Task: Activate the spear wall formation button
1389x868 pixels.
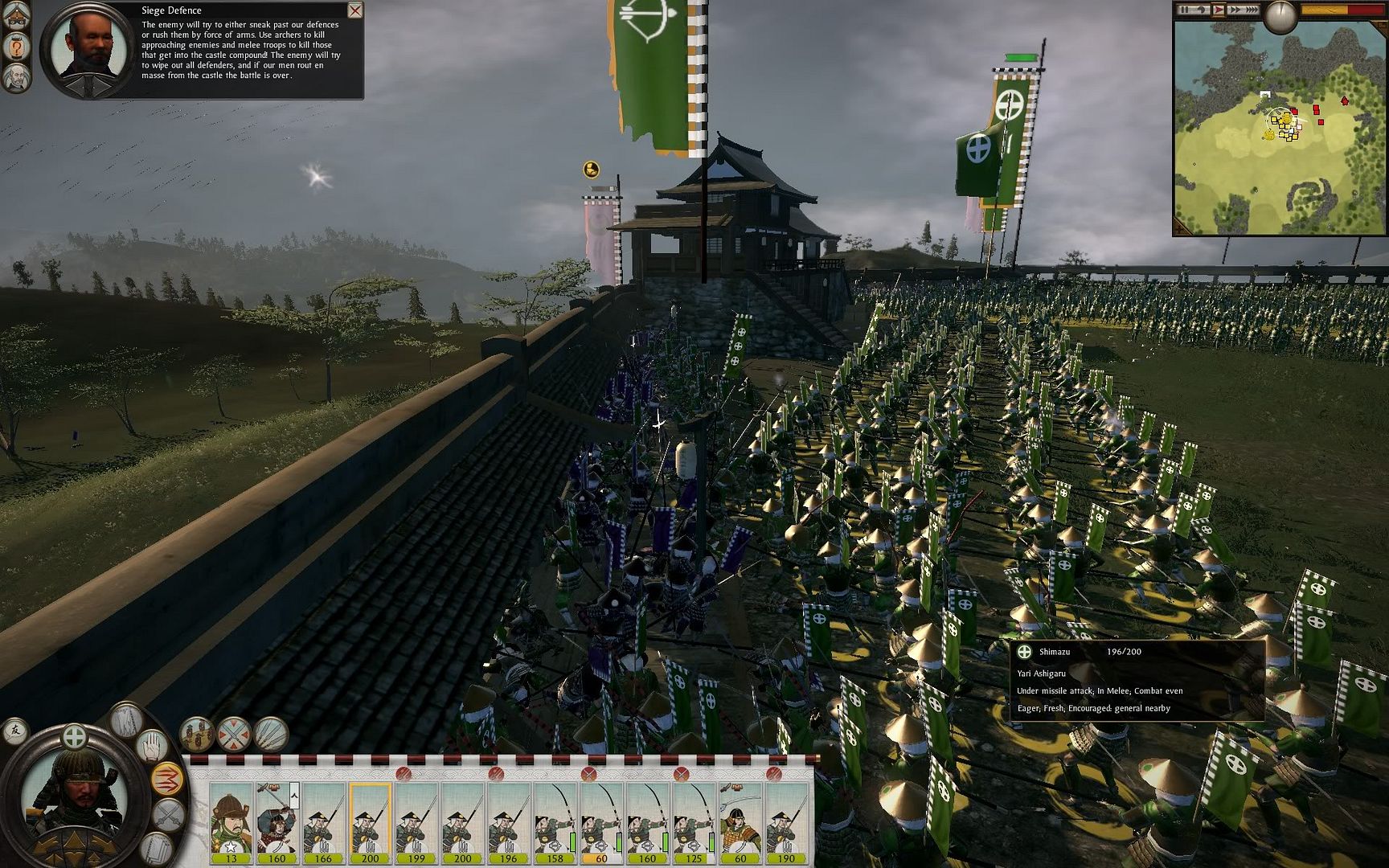Action: 271,734
